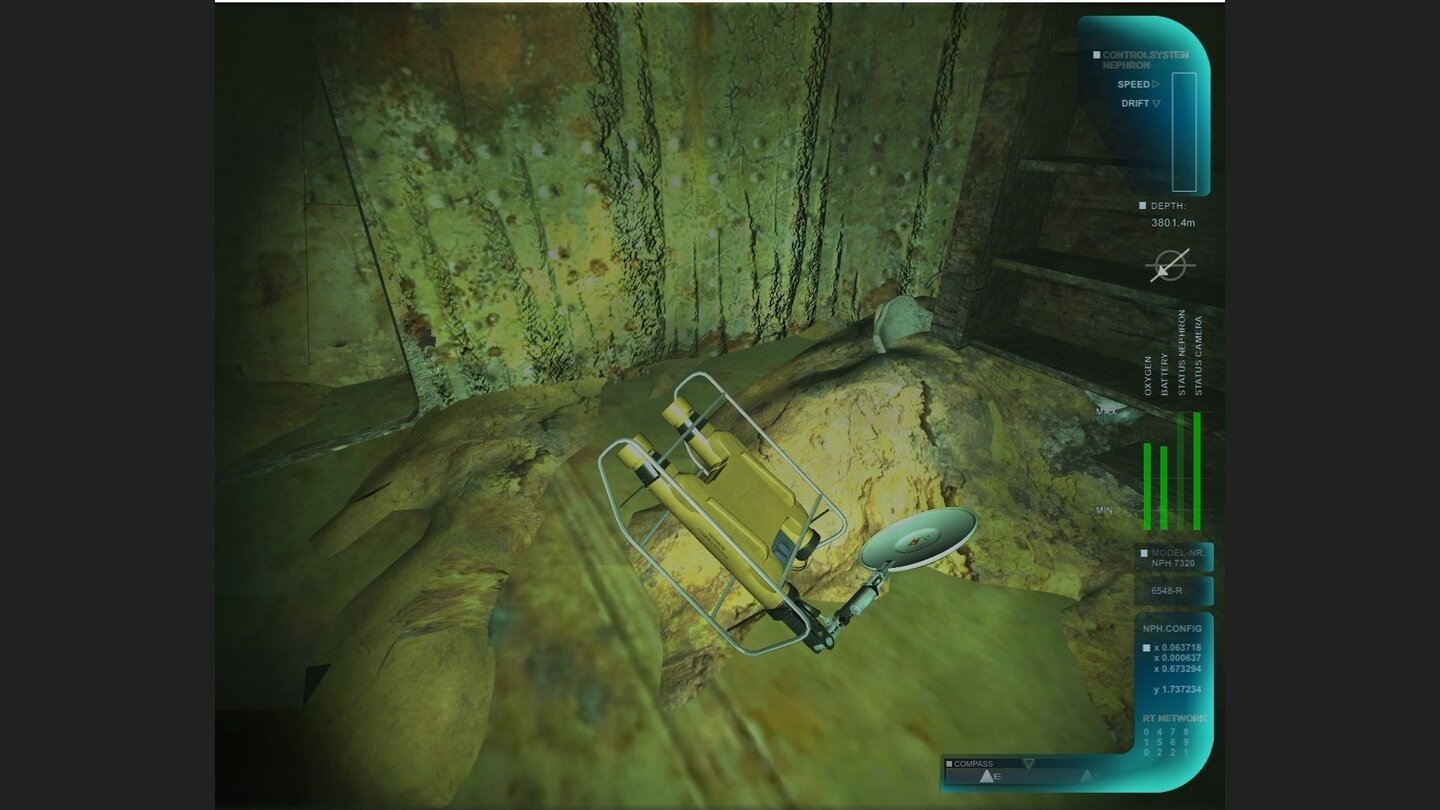Expand the east heading marker on the compass
1440x810 pixels.
click(988, 775)
